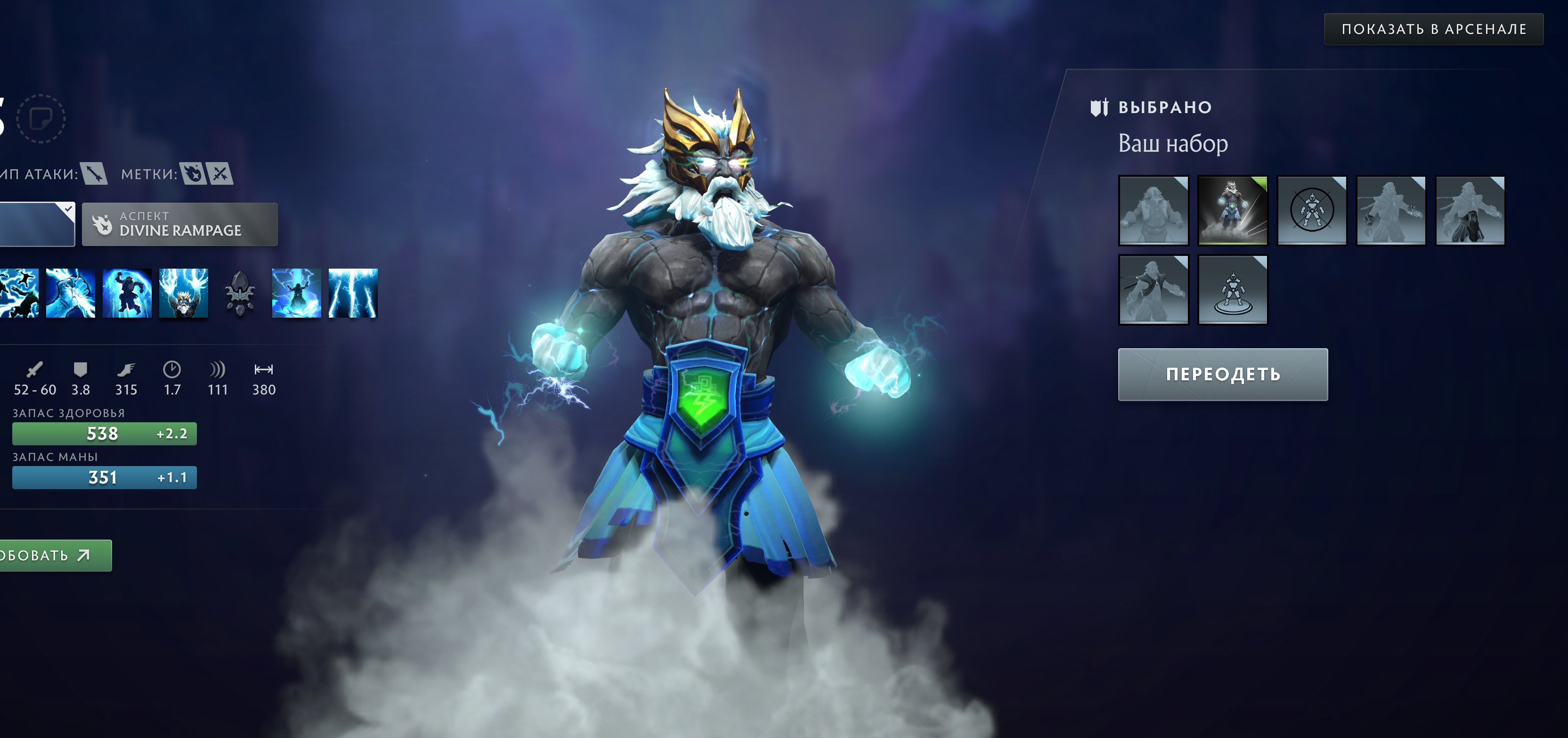This screenshot has width=1568, height=738.
Task: Click the green health bar showing 538
Action: (104, 434)
